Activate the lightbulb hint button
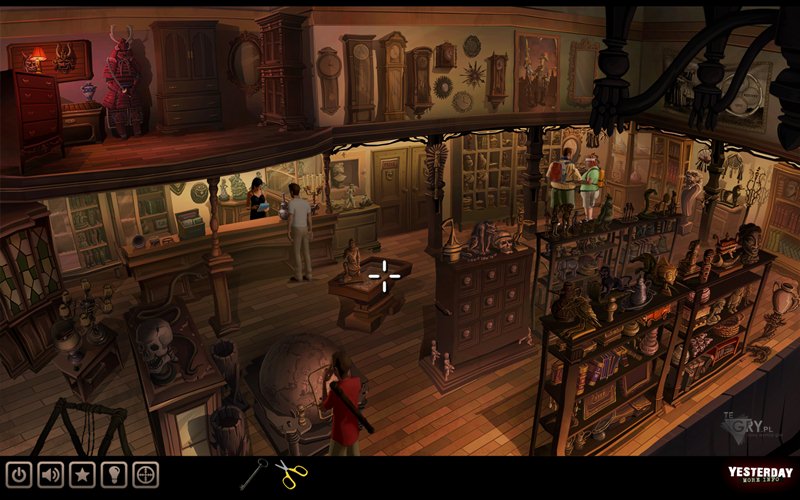800x500 pixels. (114, 474)
